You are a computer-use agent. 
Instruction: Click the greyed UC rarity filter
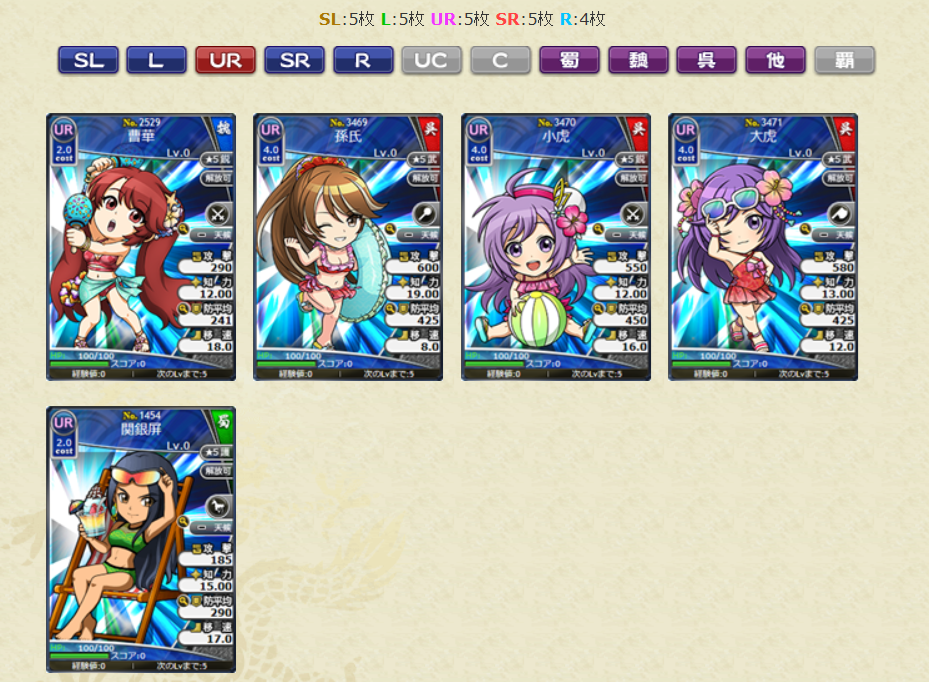tap(431, 60)
